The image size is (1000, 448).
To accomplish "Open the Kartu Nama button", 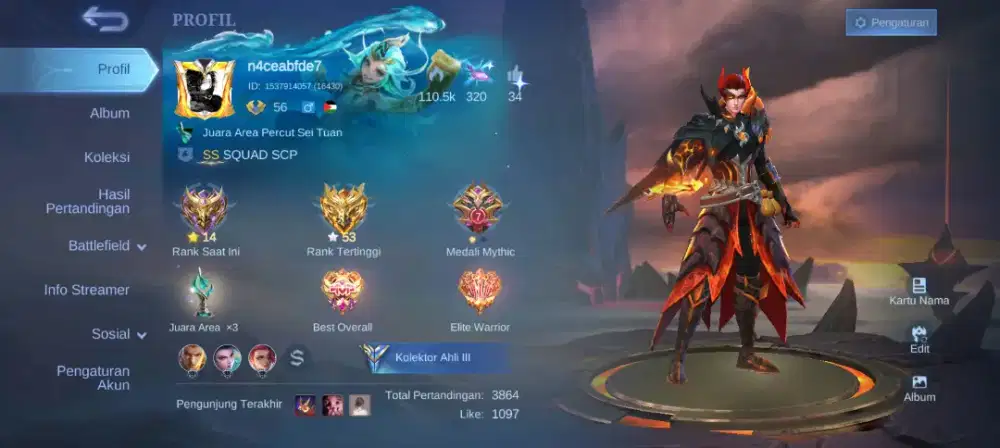I will [x=919, y=292].
